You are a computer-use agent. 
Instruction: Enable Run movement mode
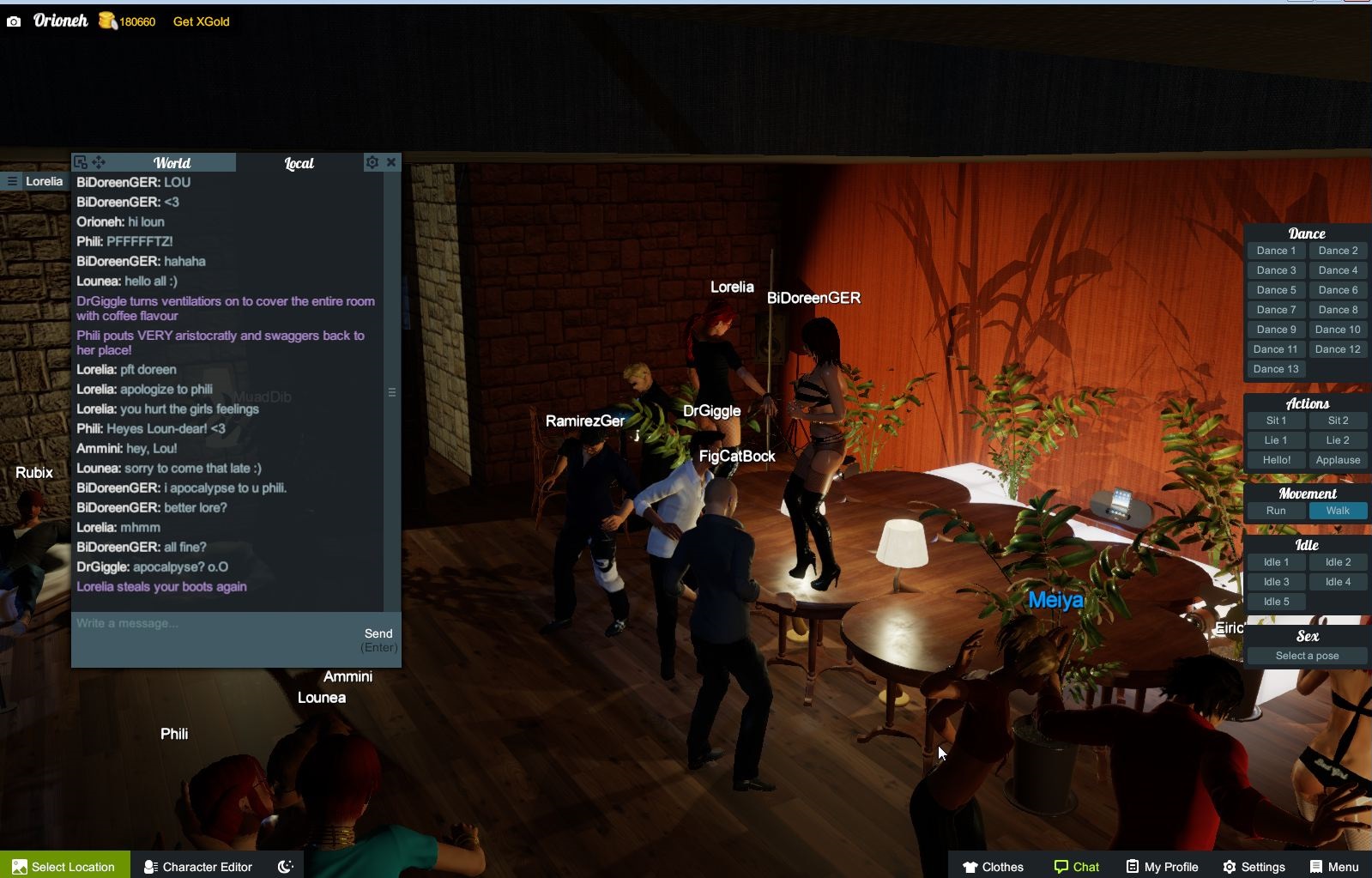(1276, 510)
